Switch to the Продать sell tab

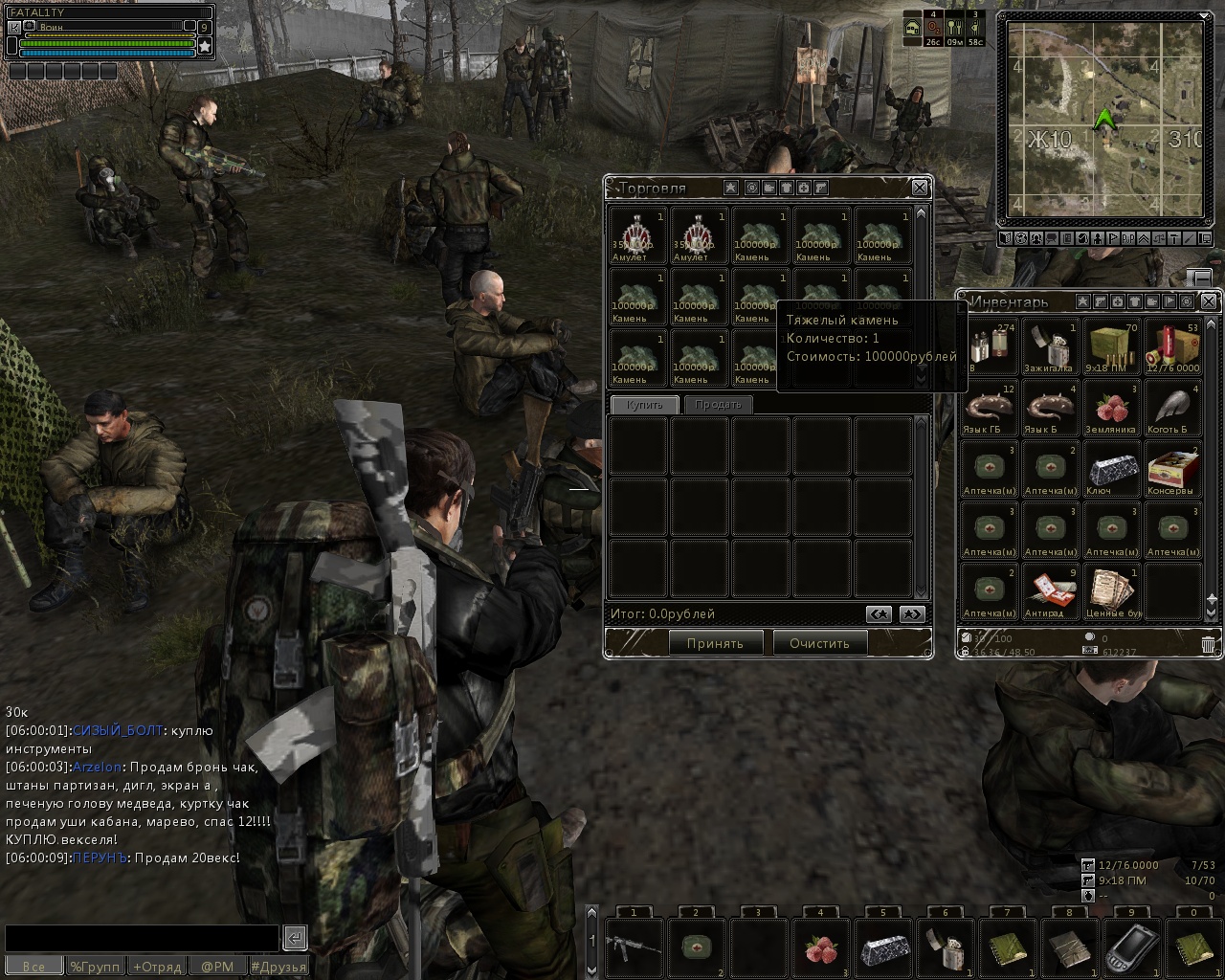pos(718,405)
